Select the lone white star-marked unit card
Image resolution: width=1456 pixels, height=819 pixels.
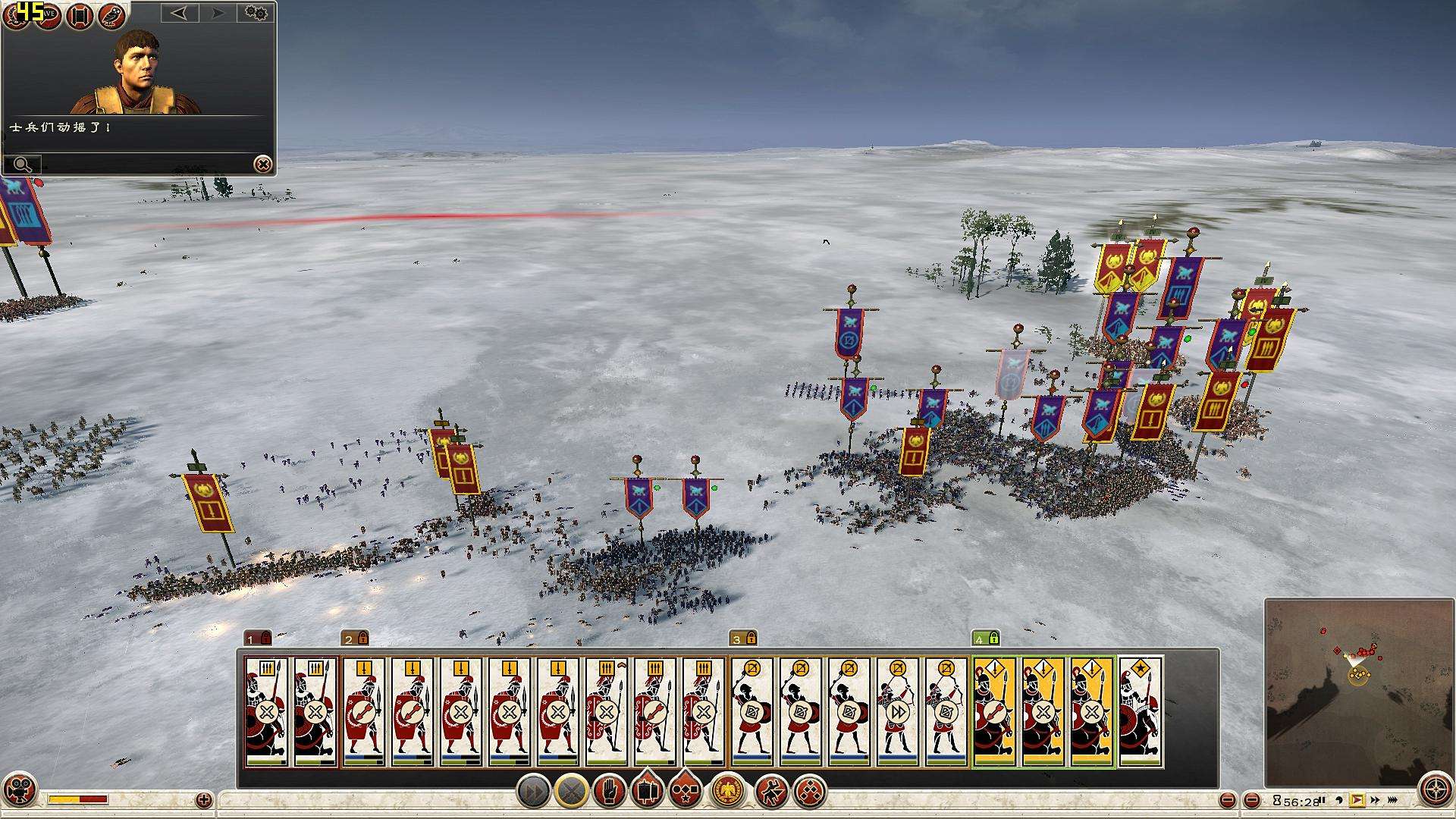coord(1140,712)
